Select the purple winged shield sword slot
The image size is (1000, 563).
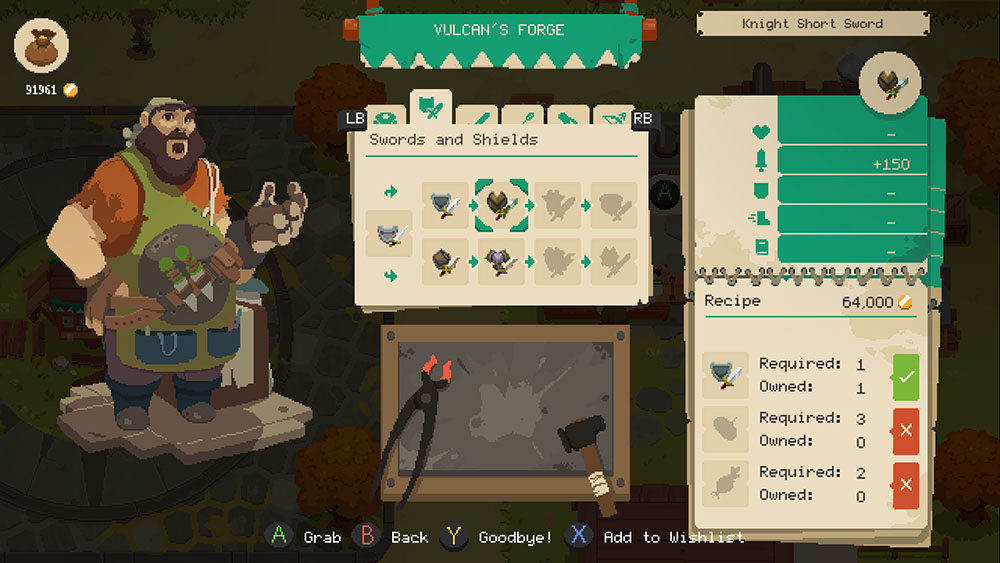(x=501, y=263)
